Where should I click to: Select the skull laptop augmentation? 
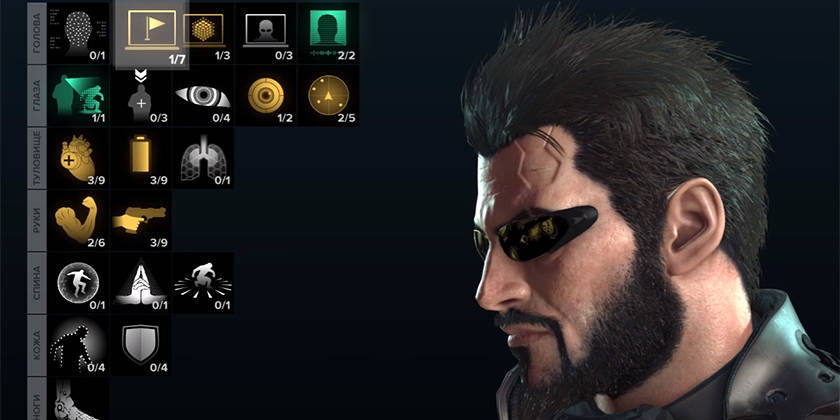pos(266,30)
